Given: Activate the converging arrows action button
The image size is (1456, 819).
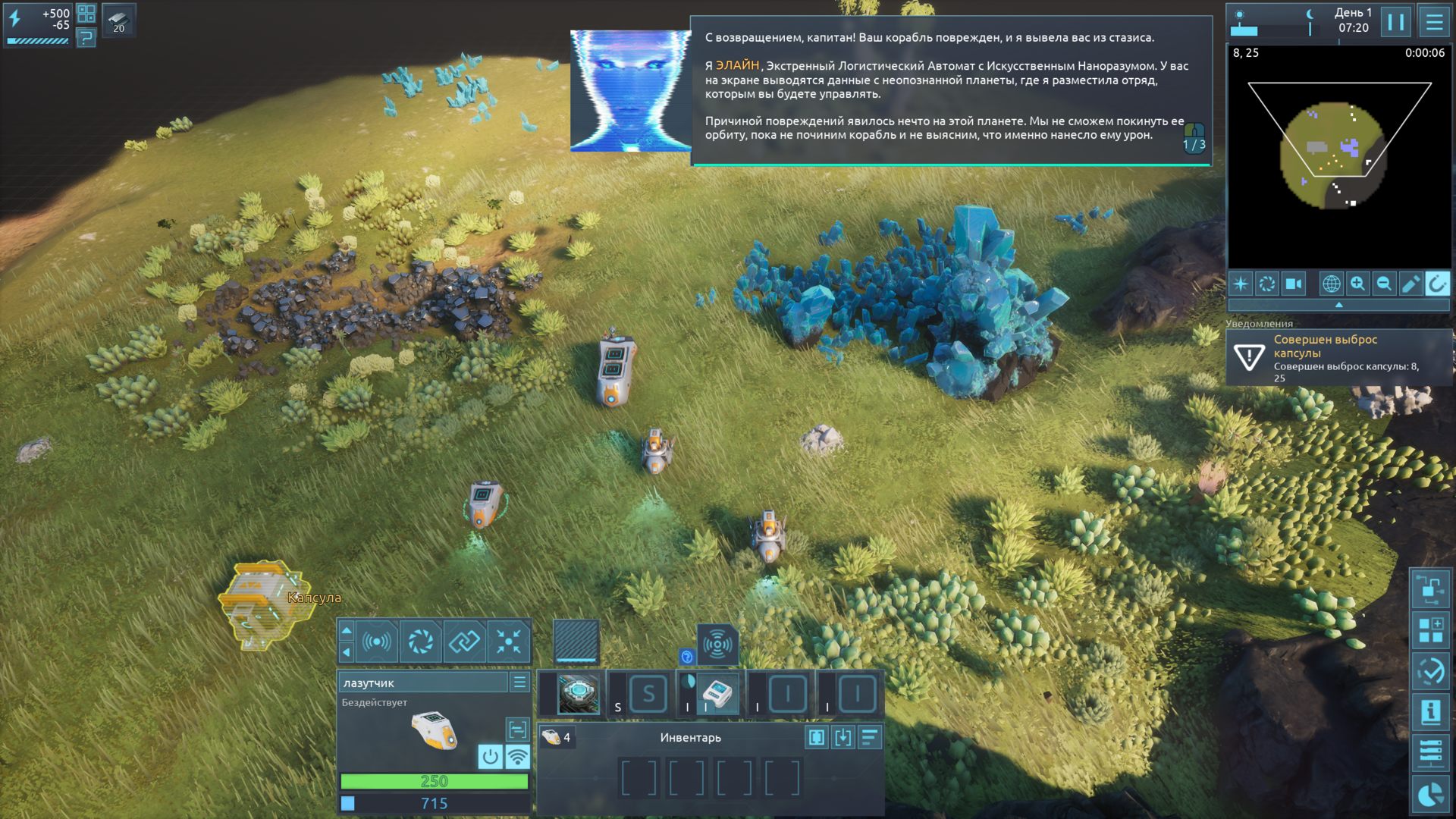Looking at the screenshot, I should (x=509, y=642).
